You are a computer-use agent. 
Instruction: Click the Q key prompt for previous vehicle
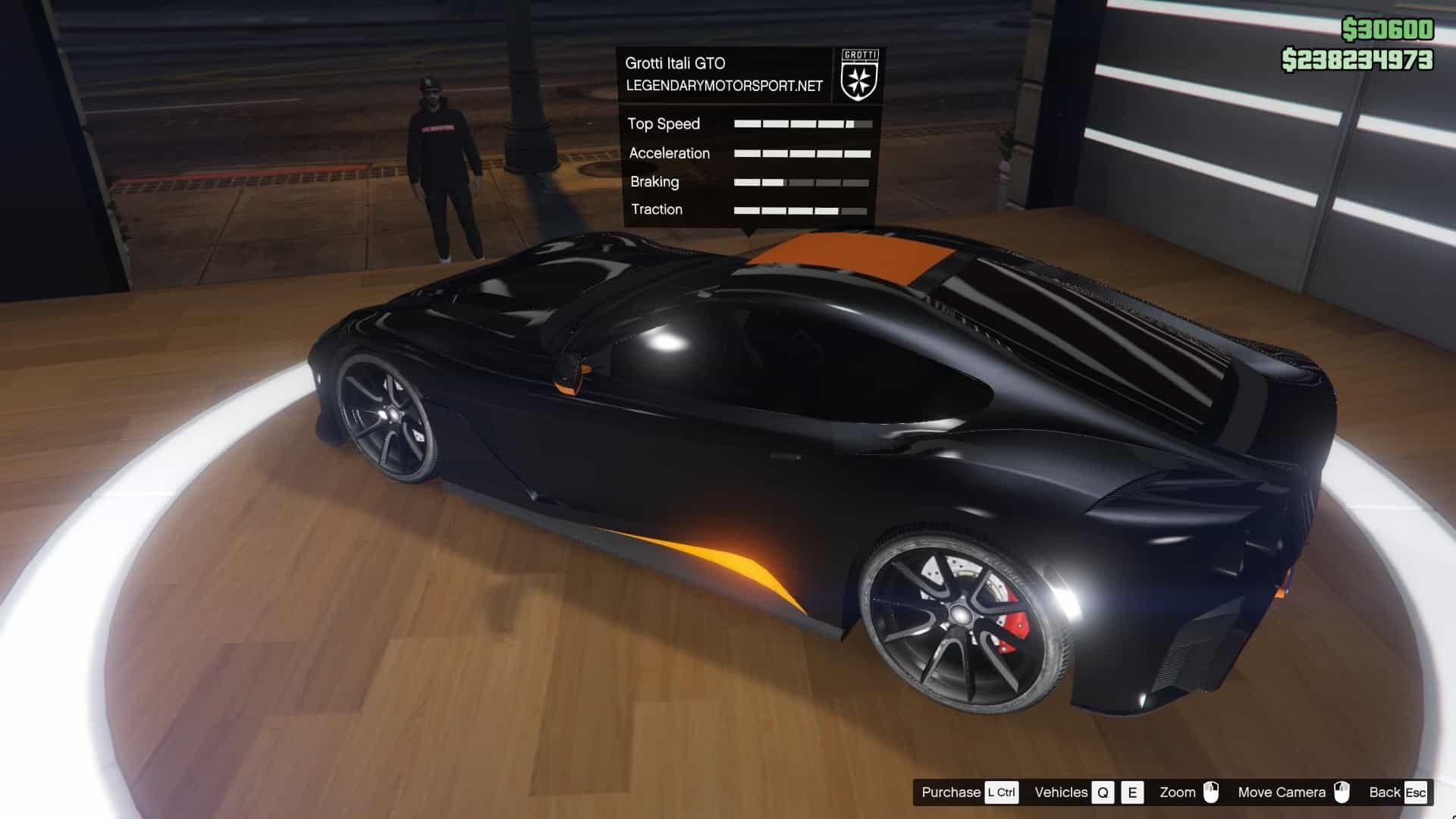click(x=1103, y=792)
